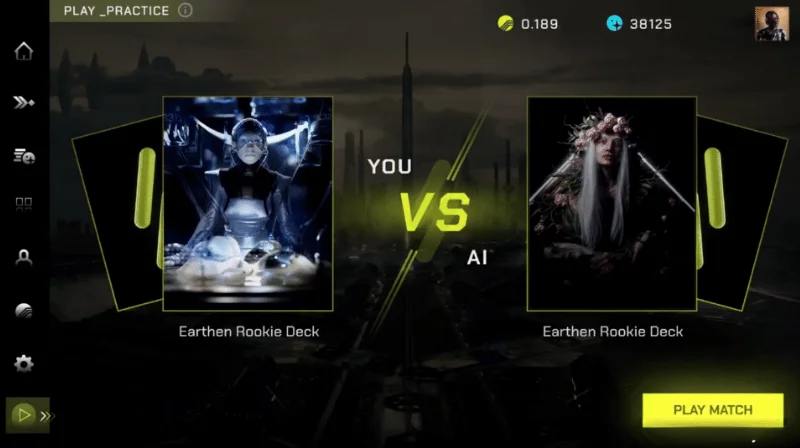Viewport: 800px width, 448px height.
Task: Show info for Play Practice mode
Action: (185, 11)
